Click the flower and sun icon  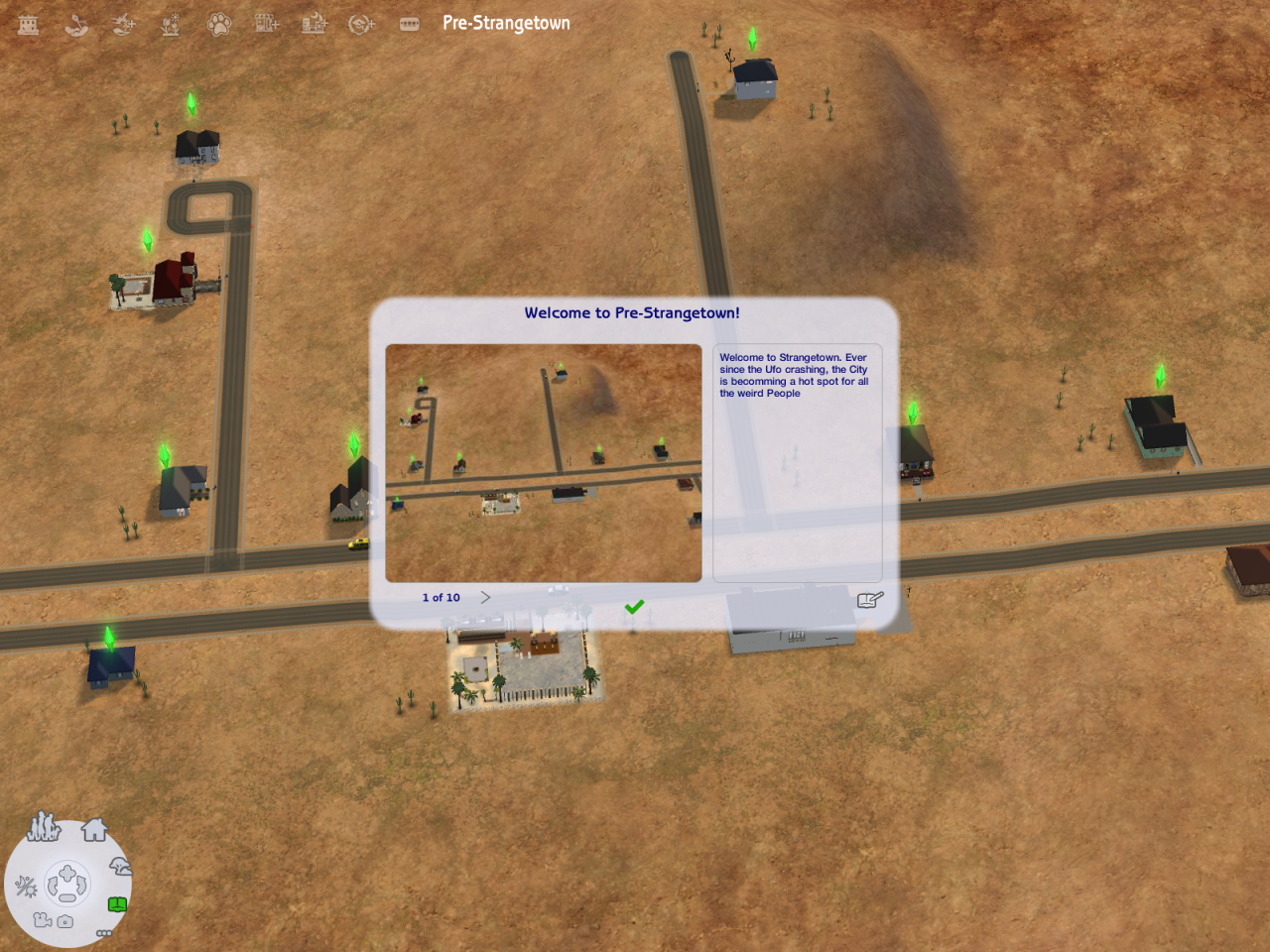171,24
